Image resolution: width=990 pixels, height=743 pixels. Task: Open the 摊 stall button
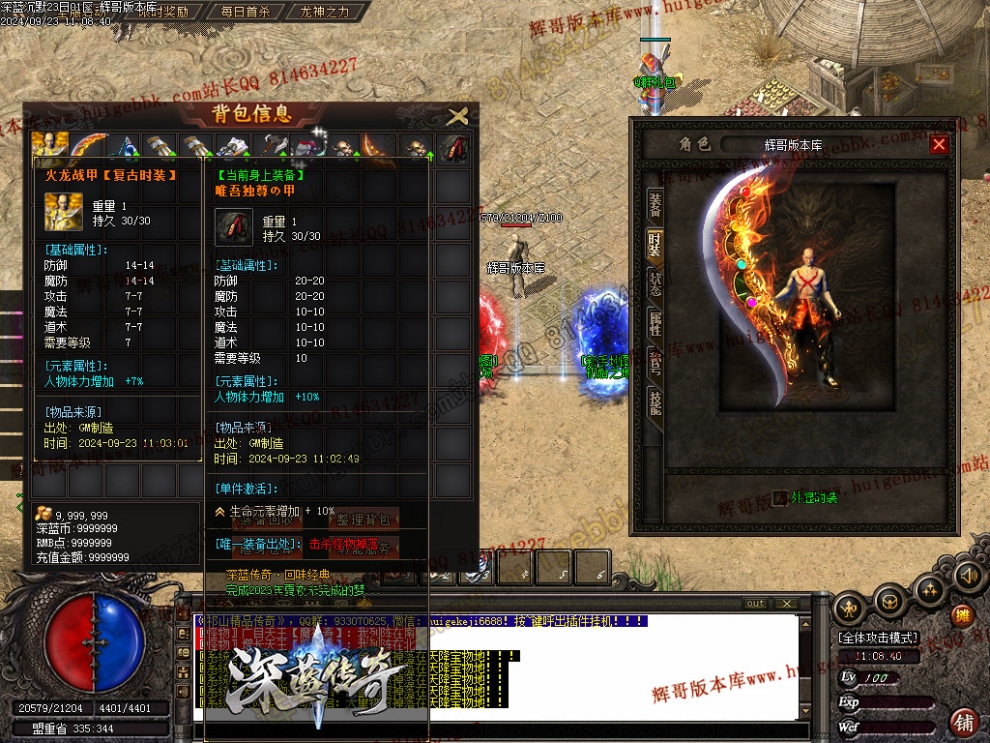961,614
